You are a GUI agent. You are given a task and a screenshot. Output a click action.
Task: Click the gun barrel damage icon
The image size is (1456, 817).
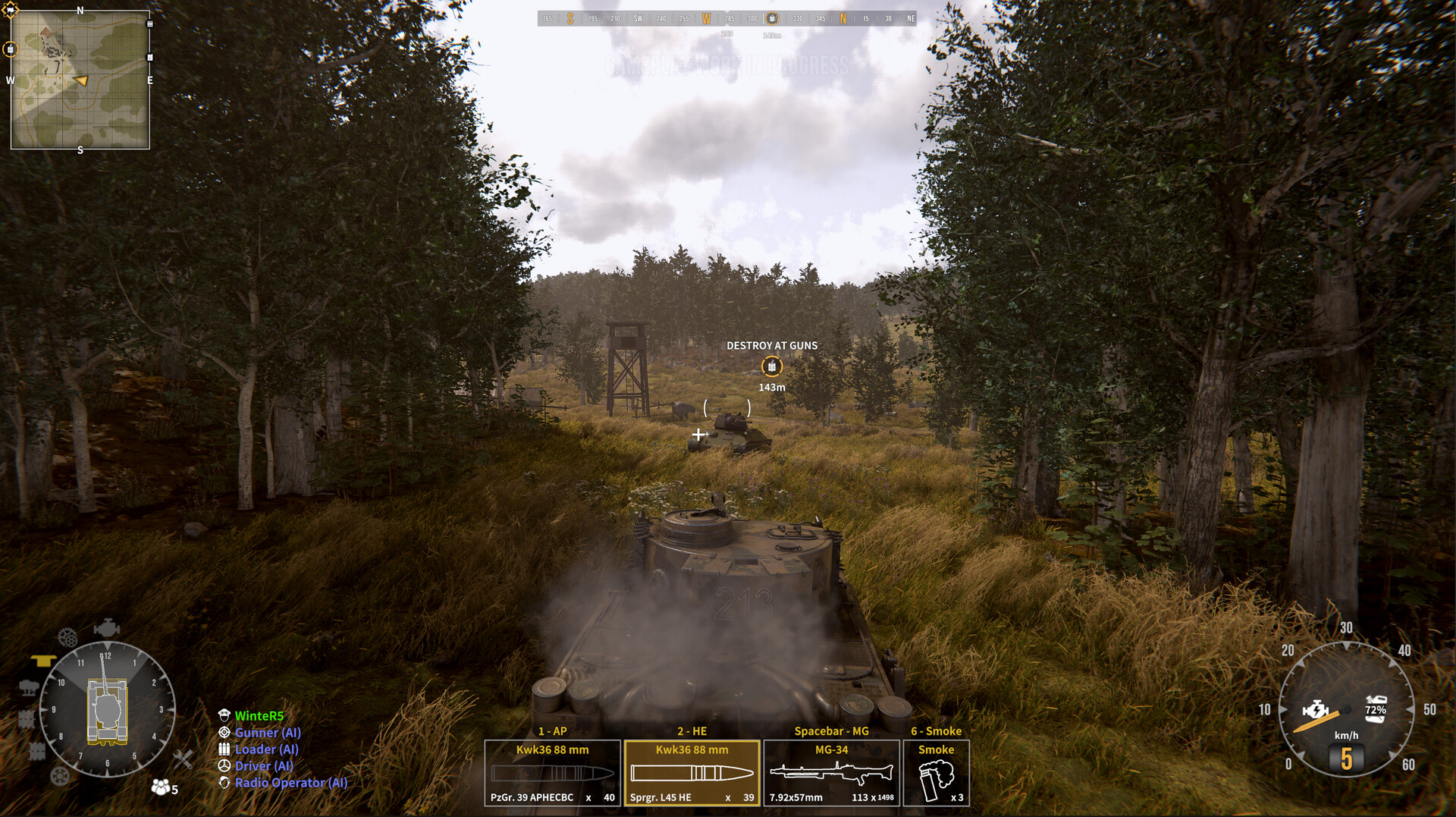click(29, 687)
